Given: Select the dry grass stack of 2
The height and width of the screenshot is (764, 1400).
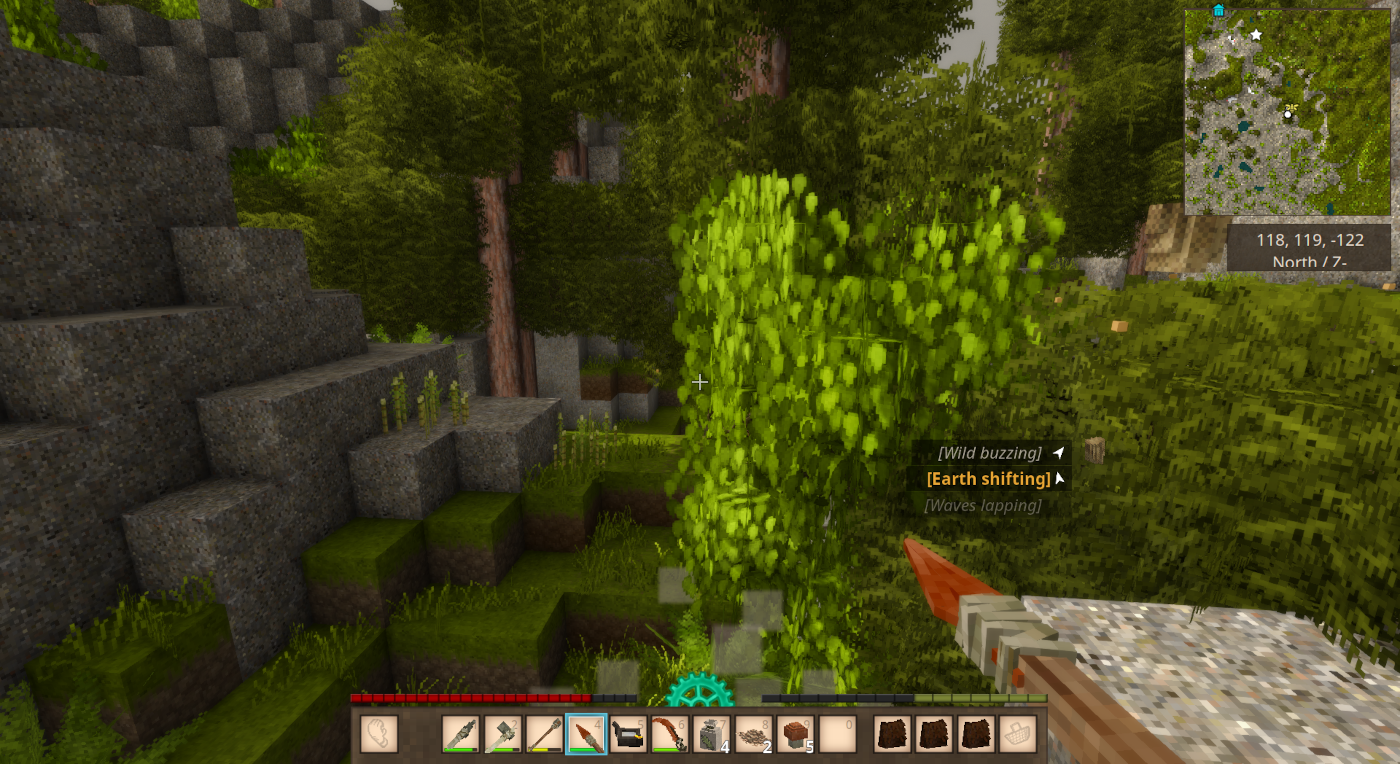Looking at the screenshot, I should 754,734.
